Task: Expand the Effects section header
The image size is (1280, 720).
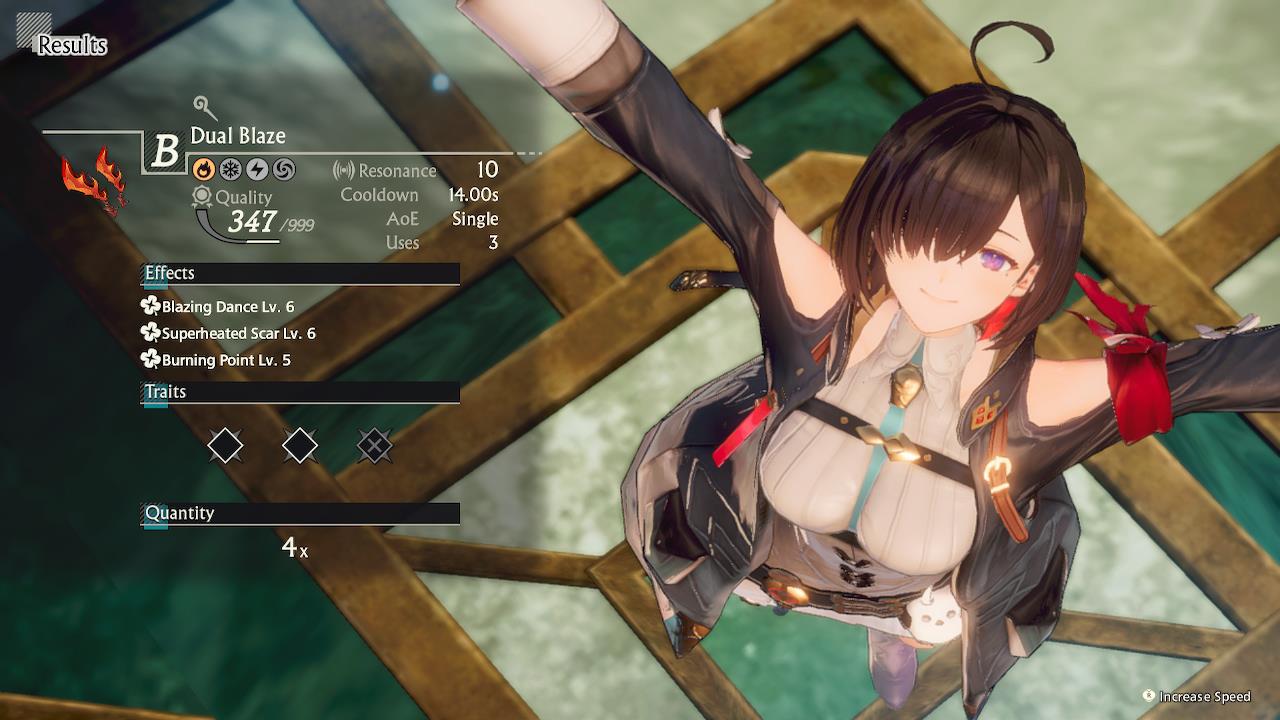Action: [x=299, y=273]
